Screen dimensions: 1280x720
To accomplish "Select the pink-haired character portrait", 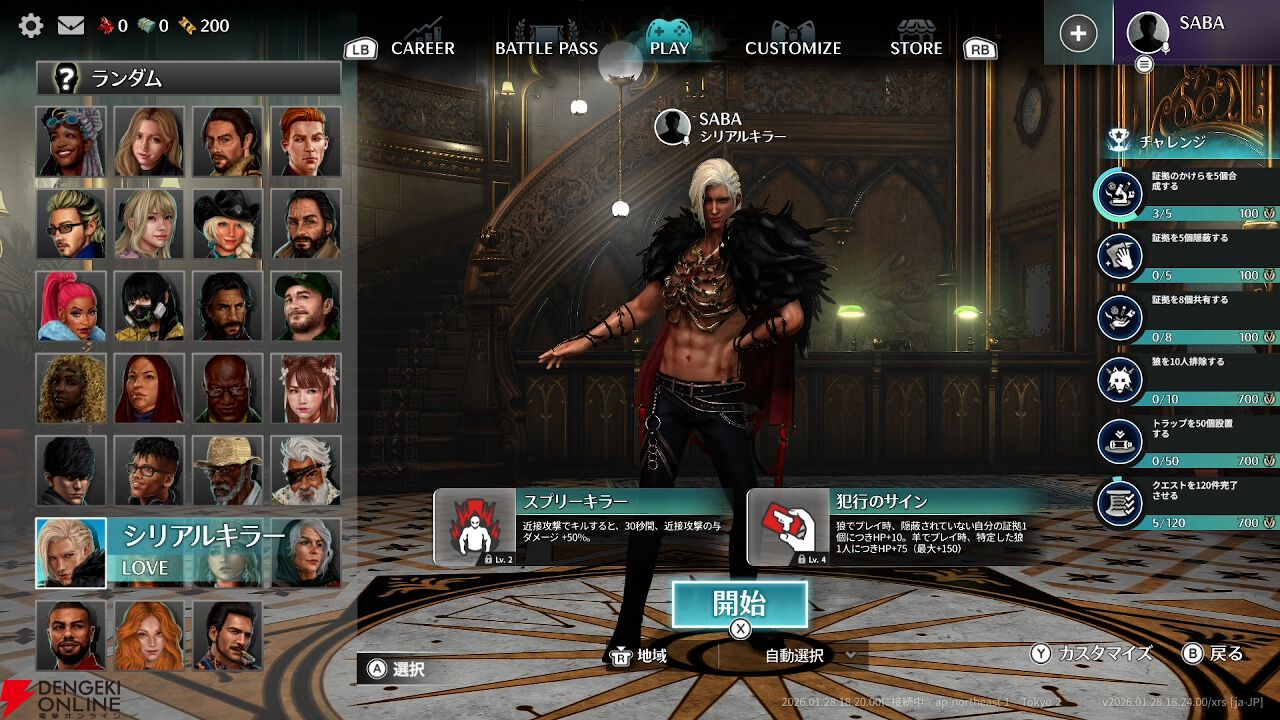I will coord(71,306).
